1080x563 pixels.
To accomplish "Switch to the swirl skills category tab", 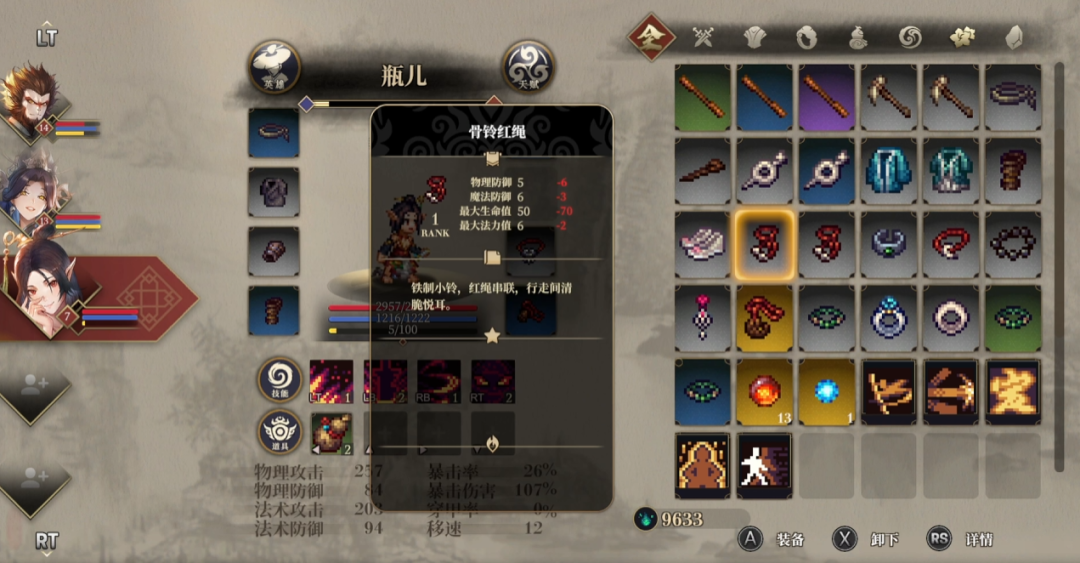I will tap(909, 38).
